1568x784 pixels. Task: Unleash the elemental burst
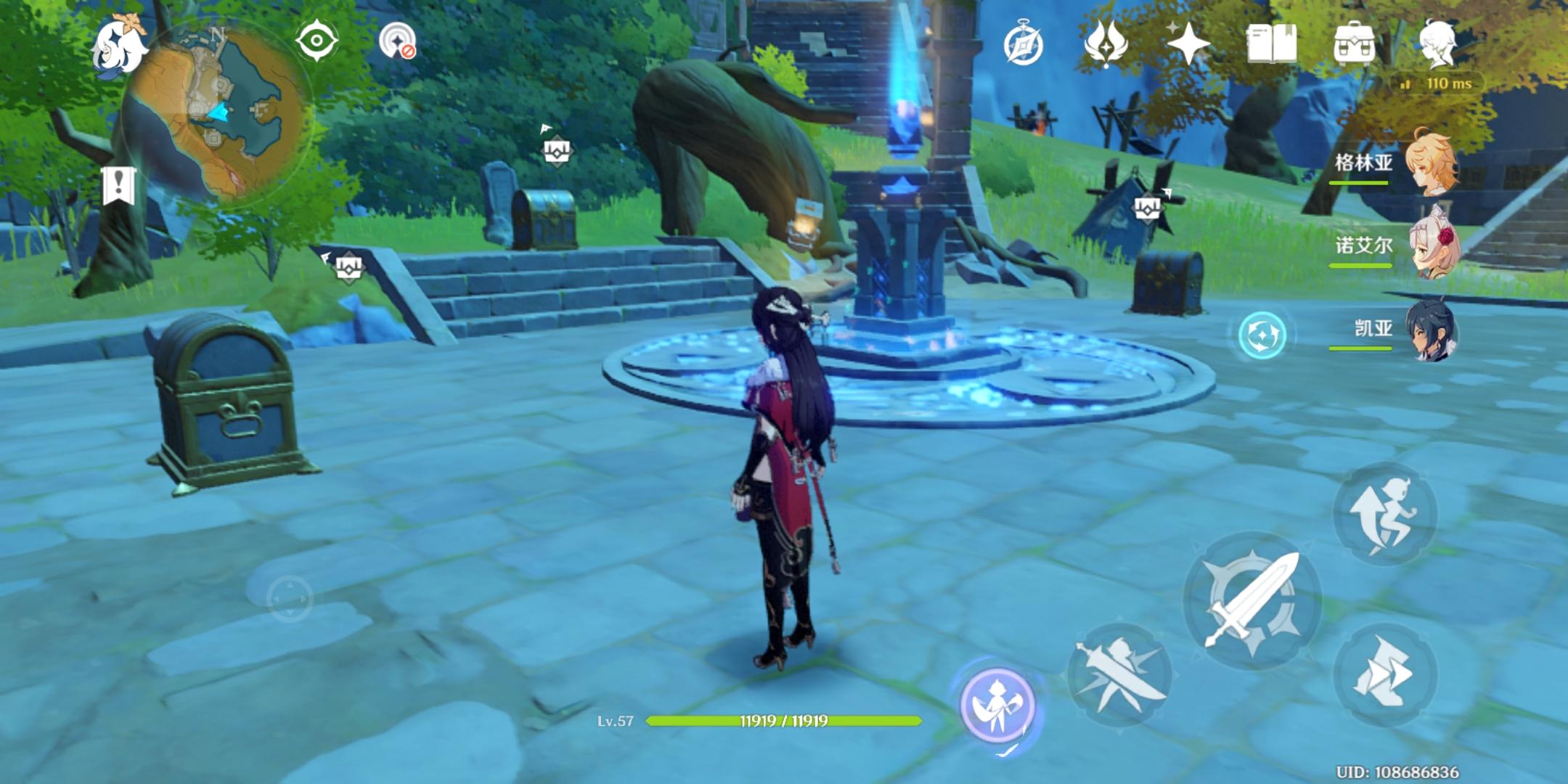point(997,703)
